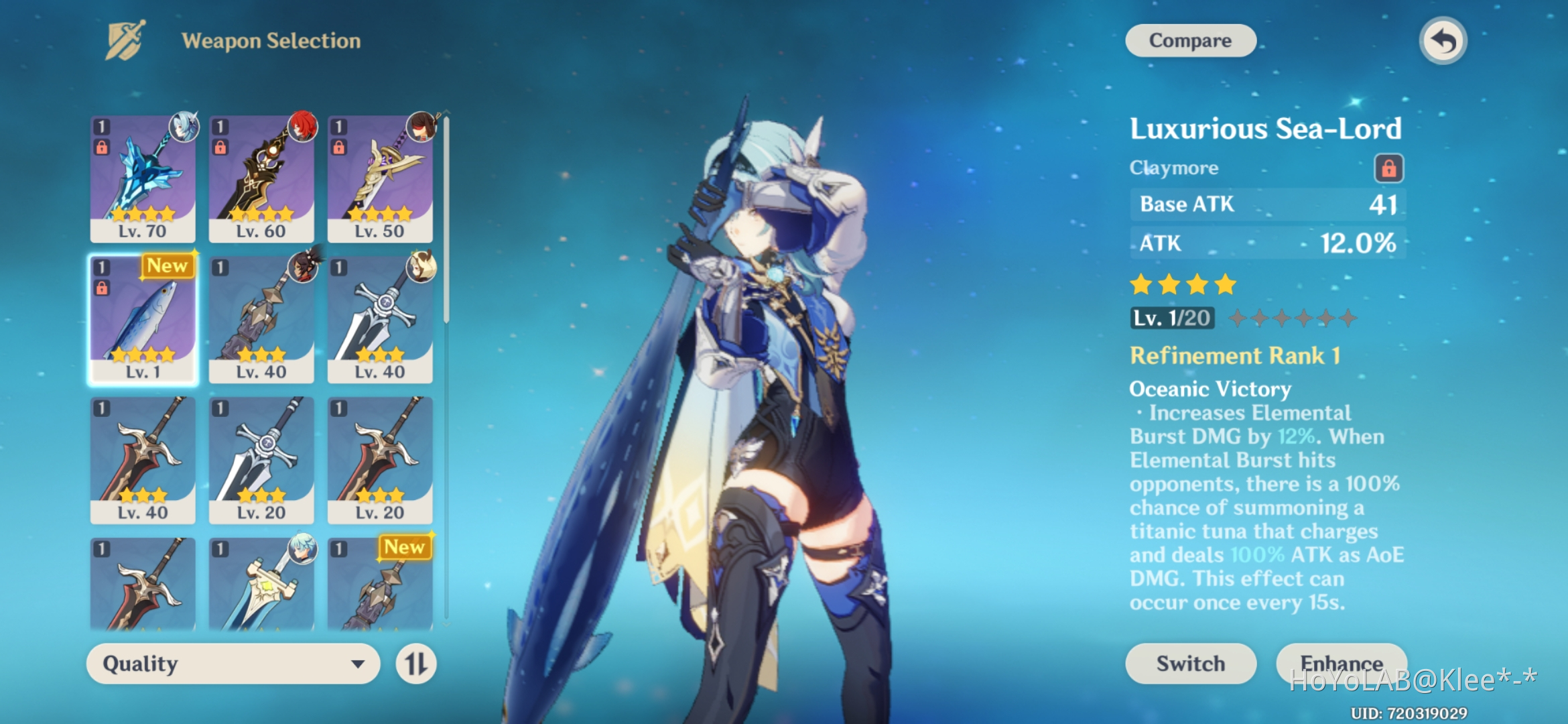
Task: Click the back arrow icon at top right
Action: [1441, 40]
